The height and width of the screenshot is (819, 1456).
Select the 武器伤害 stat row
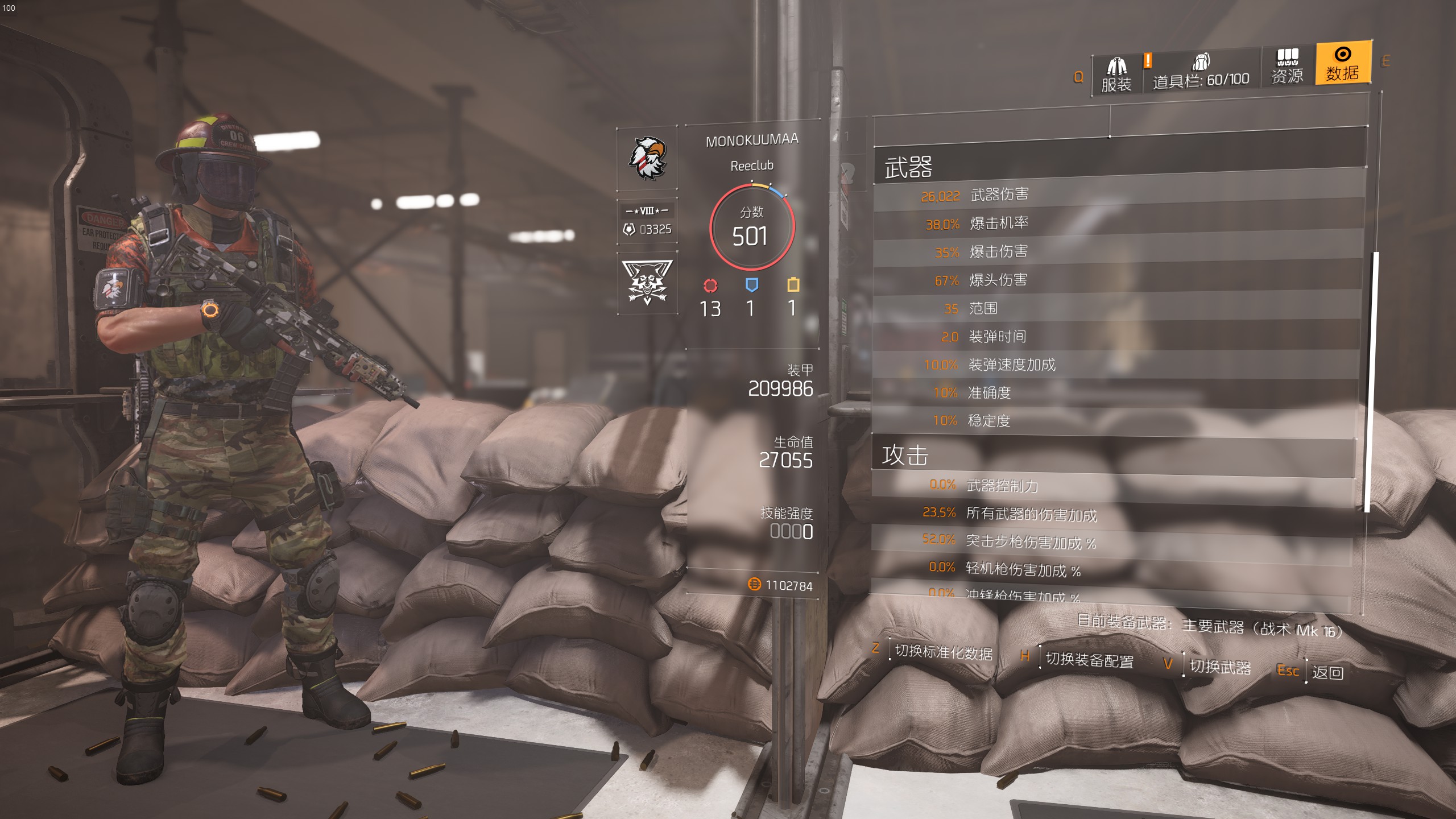click(x=1118, y=195)
